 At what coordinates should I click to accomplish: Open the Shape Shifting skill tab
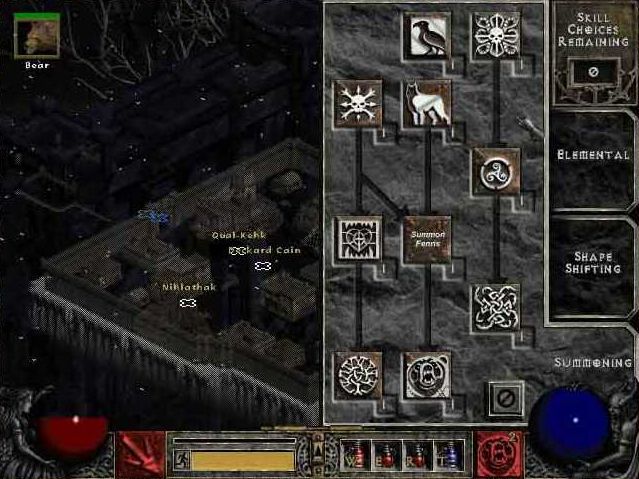tap(592, 261)
